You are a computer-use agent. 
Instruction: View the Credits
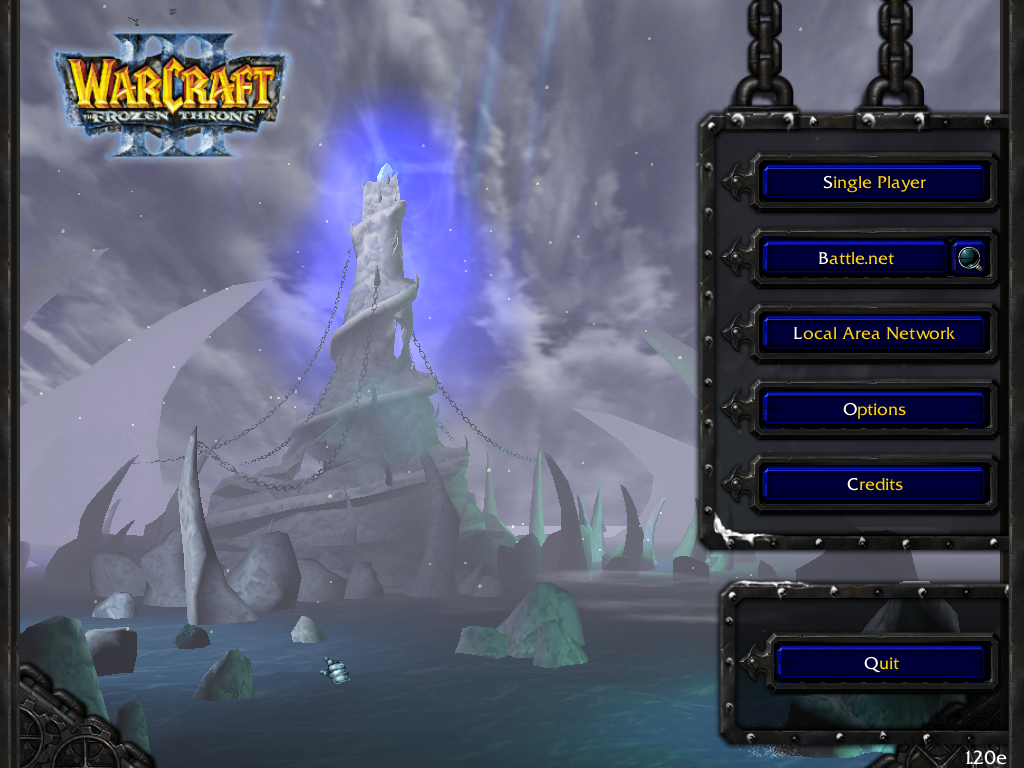874,485
